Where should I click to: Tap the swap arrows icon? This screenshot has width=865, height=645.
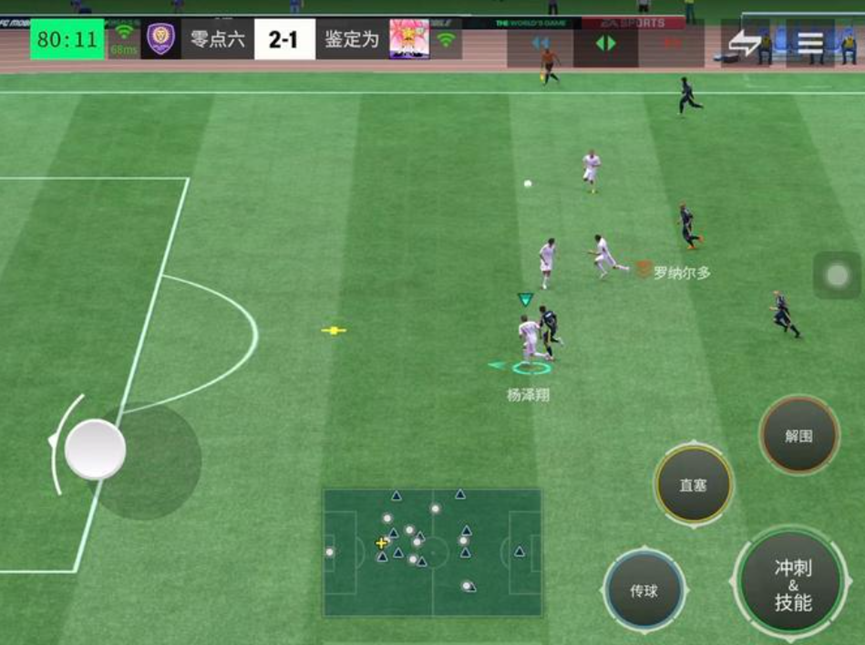click(745, 42)
